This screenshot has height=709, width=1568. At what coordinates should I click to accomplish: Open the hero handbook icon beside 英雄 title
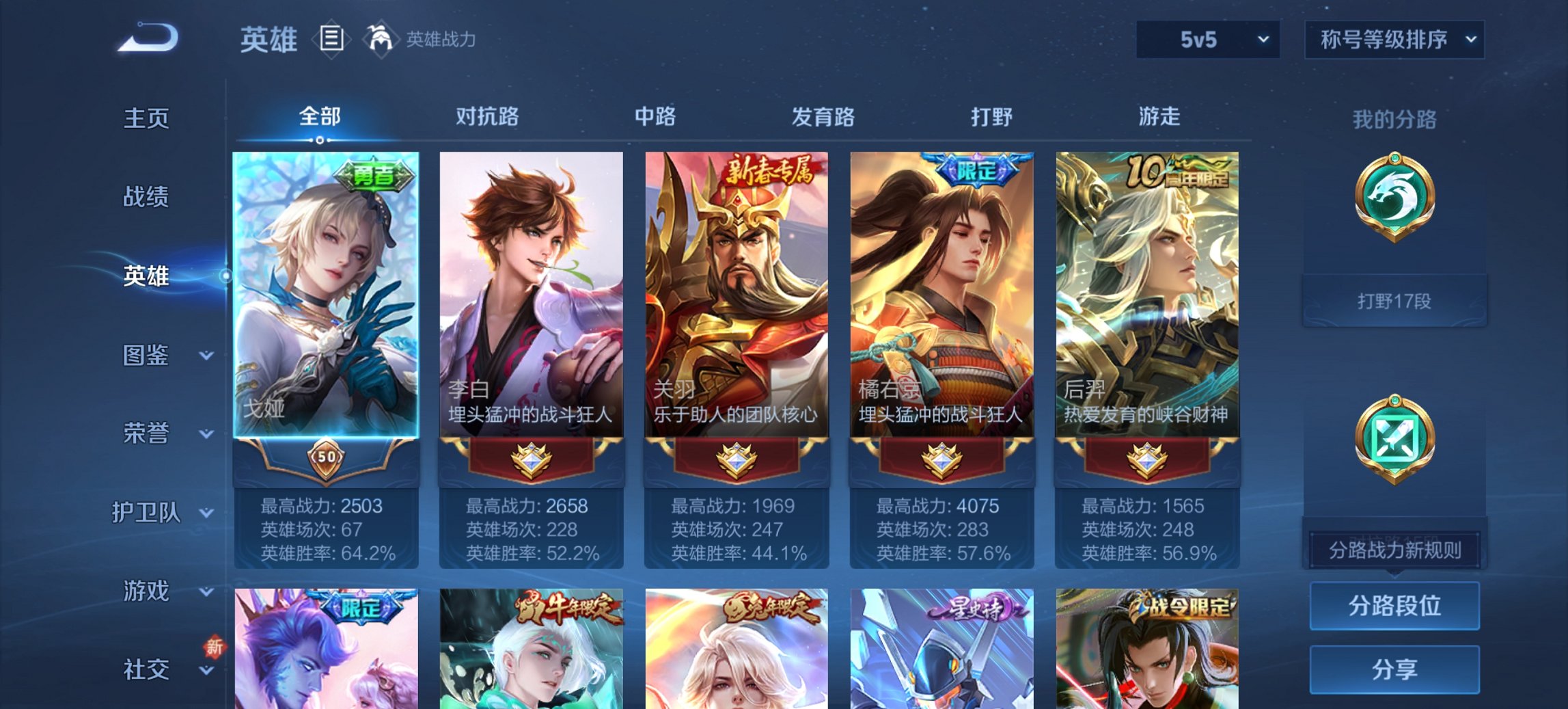click(x=331, y=39)
